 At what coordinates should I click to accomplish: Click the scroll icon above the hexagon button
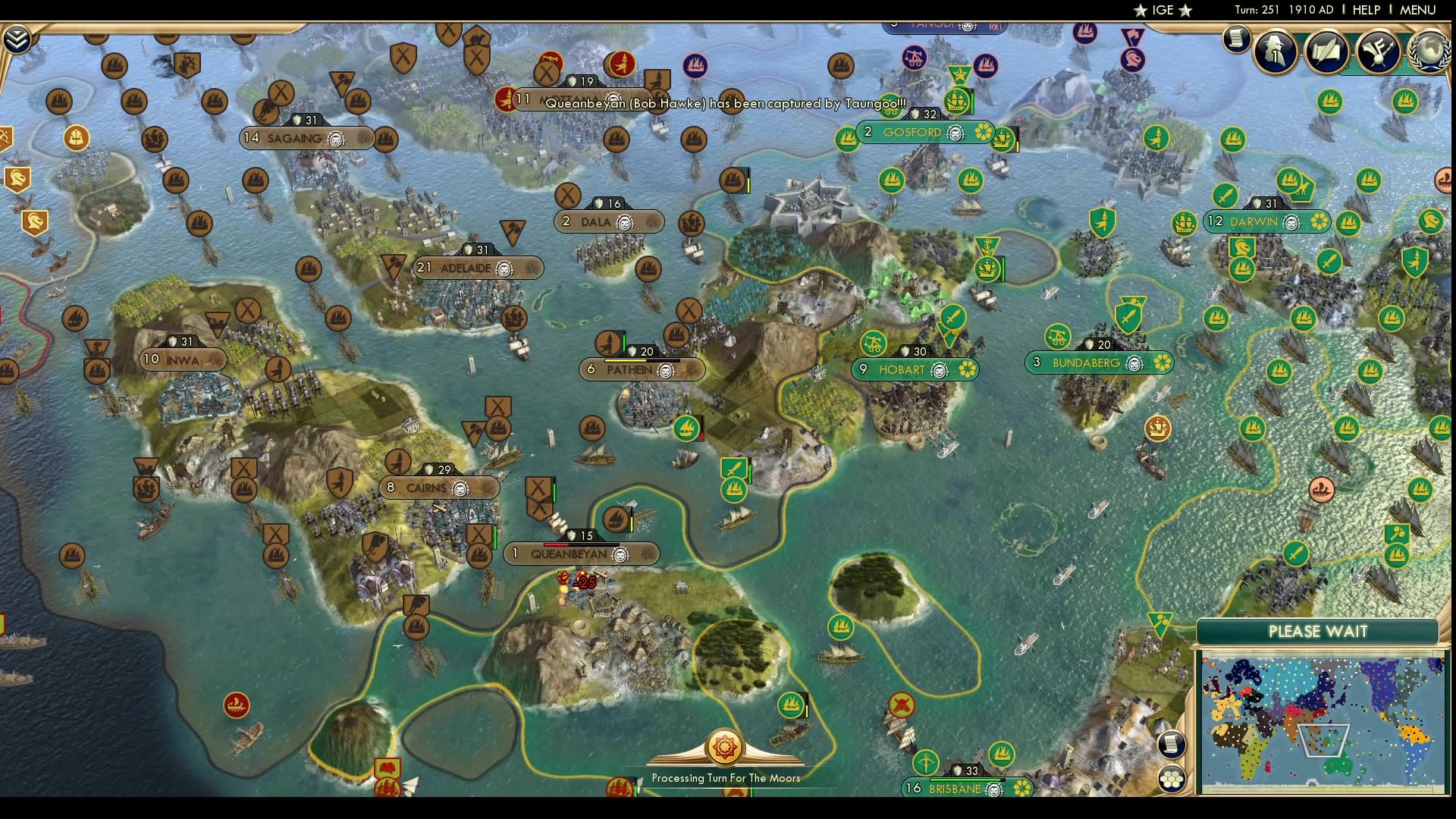[1171, 743]
